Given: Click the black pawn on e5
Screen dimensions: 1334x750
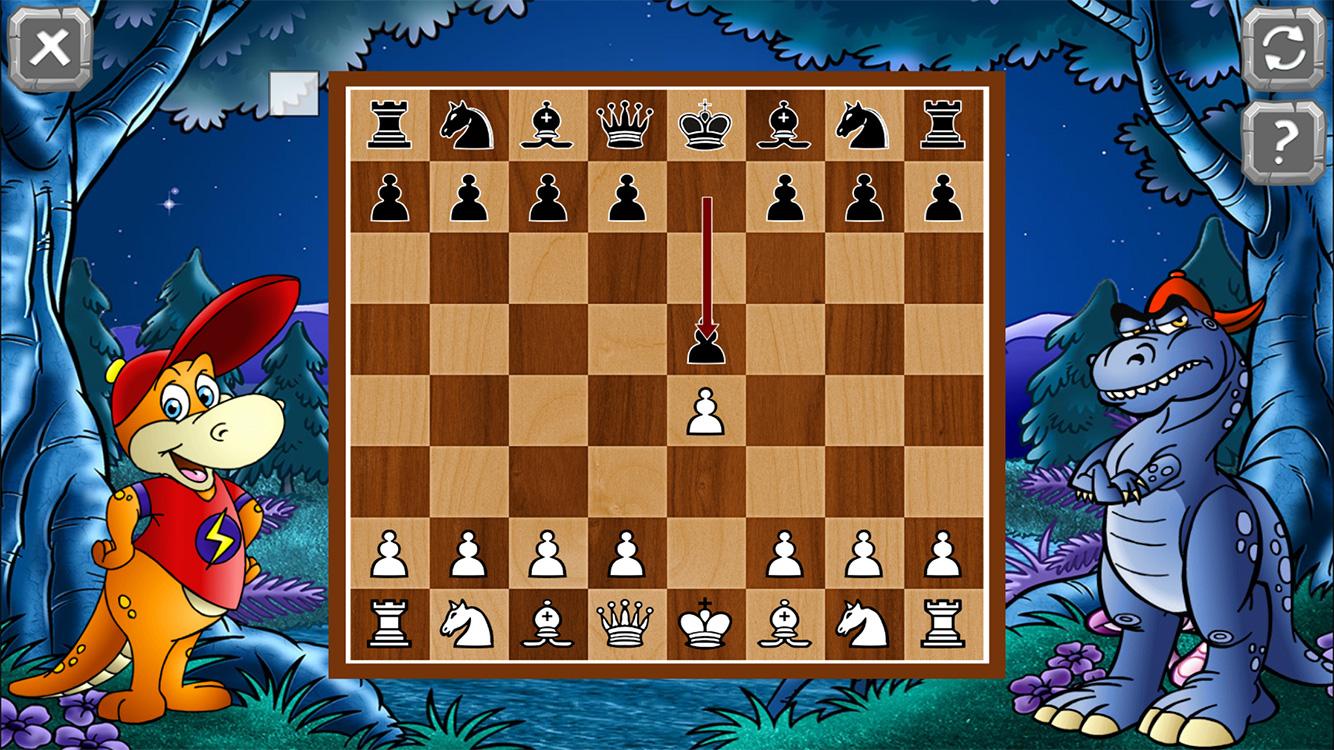Looking at the screenshot, I should click(x=706, y=345).
